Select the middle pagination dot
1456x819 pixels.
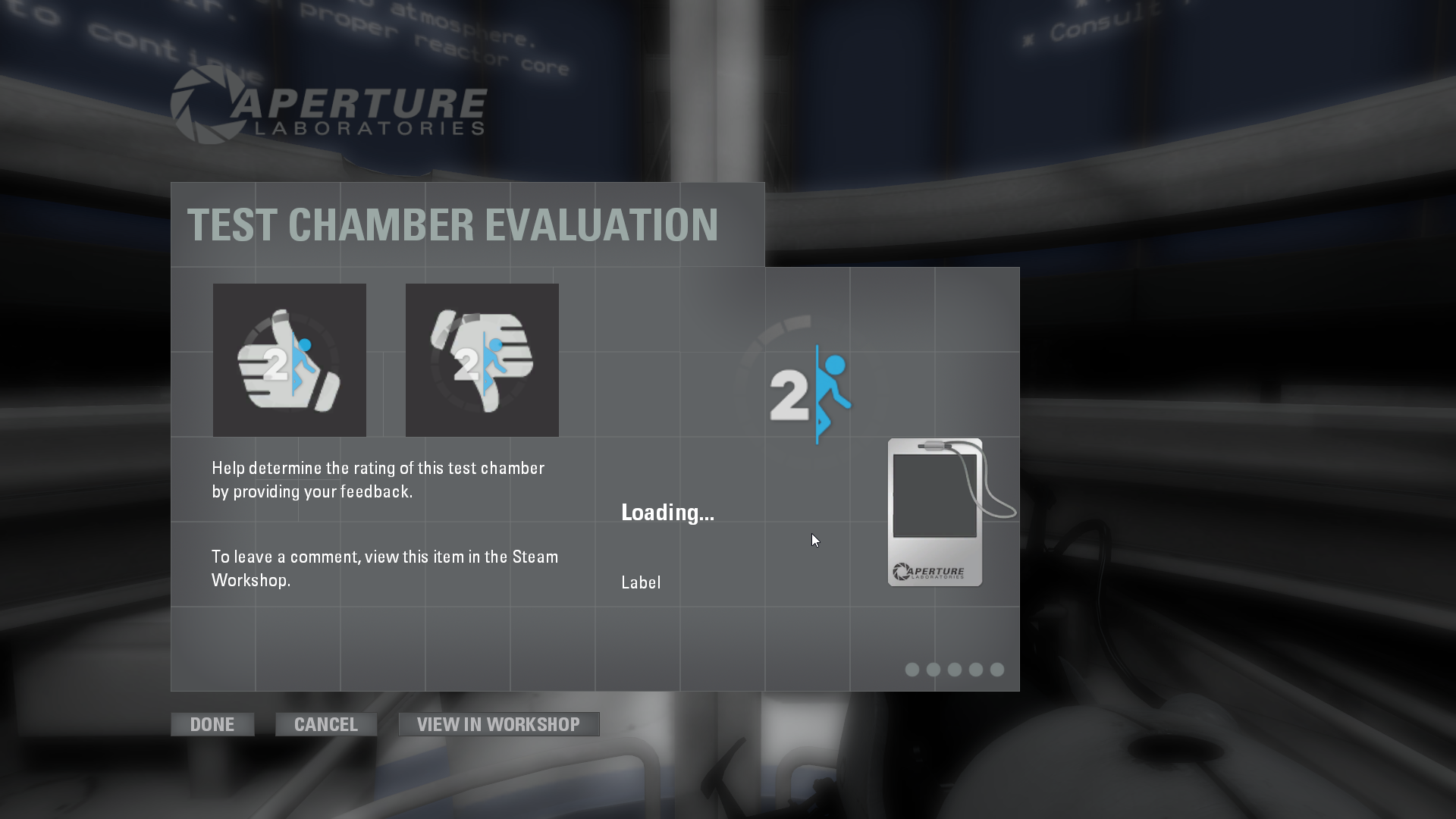pyautogui.click(x=953, y=670)
